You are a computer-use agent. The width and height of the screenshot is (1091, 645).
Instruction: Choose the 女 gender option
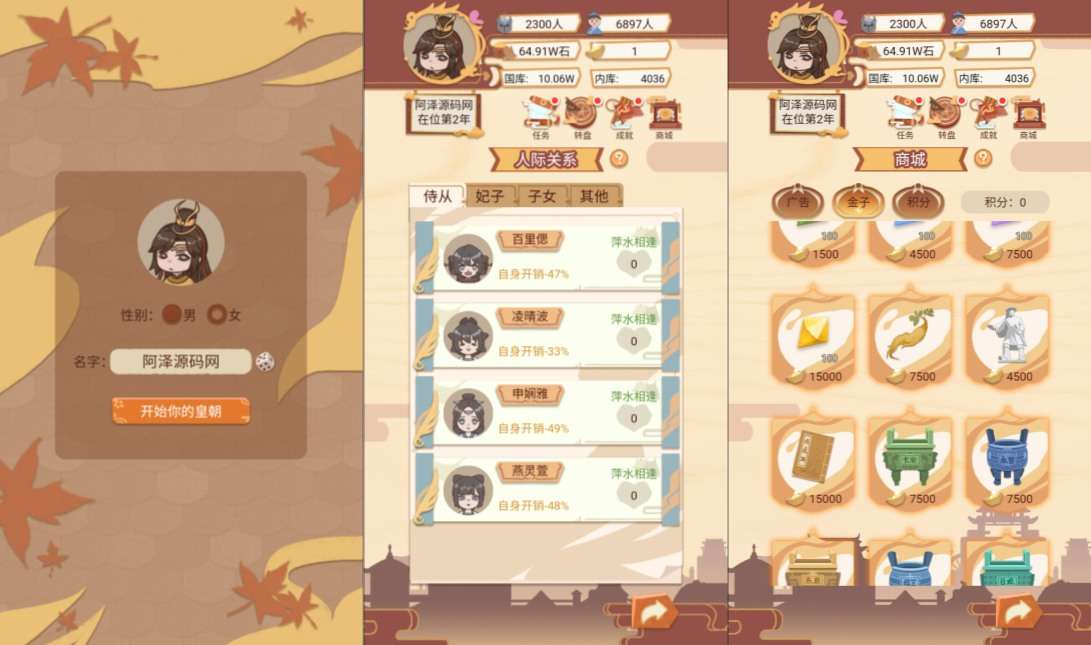[217, 315]
